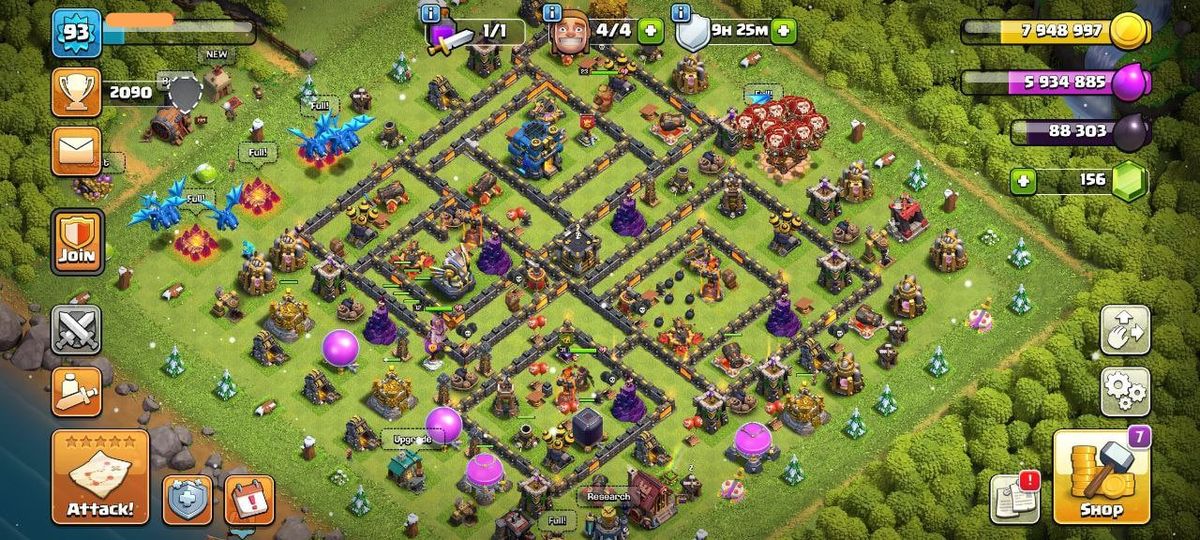Add more gems with the plus
This screenshot has width=1200, height=540.
(1022, 181)
